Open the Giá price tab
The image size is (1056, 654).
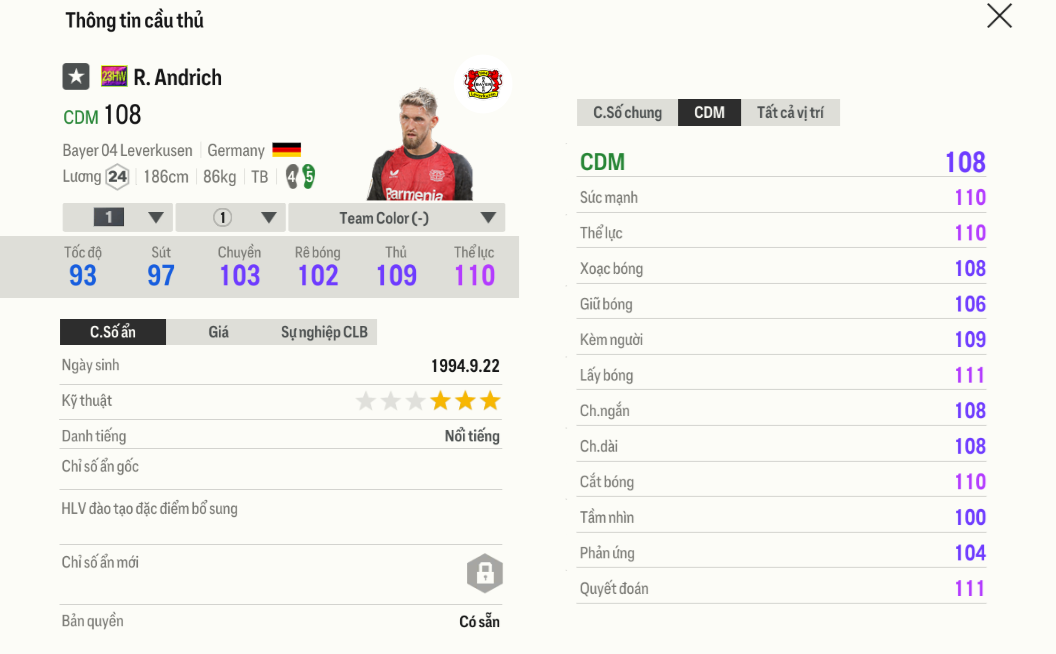click(219, 332)
